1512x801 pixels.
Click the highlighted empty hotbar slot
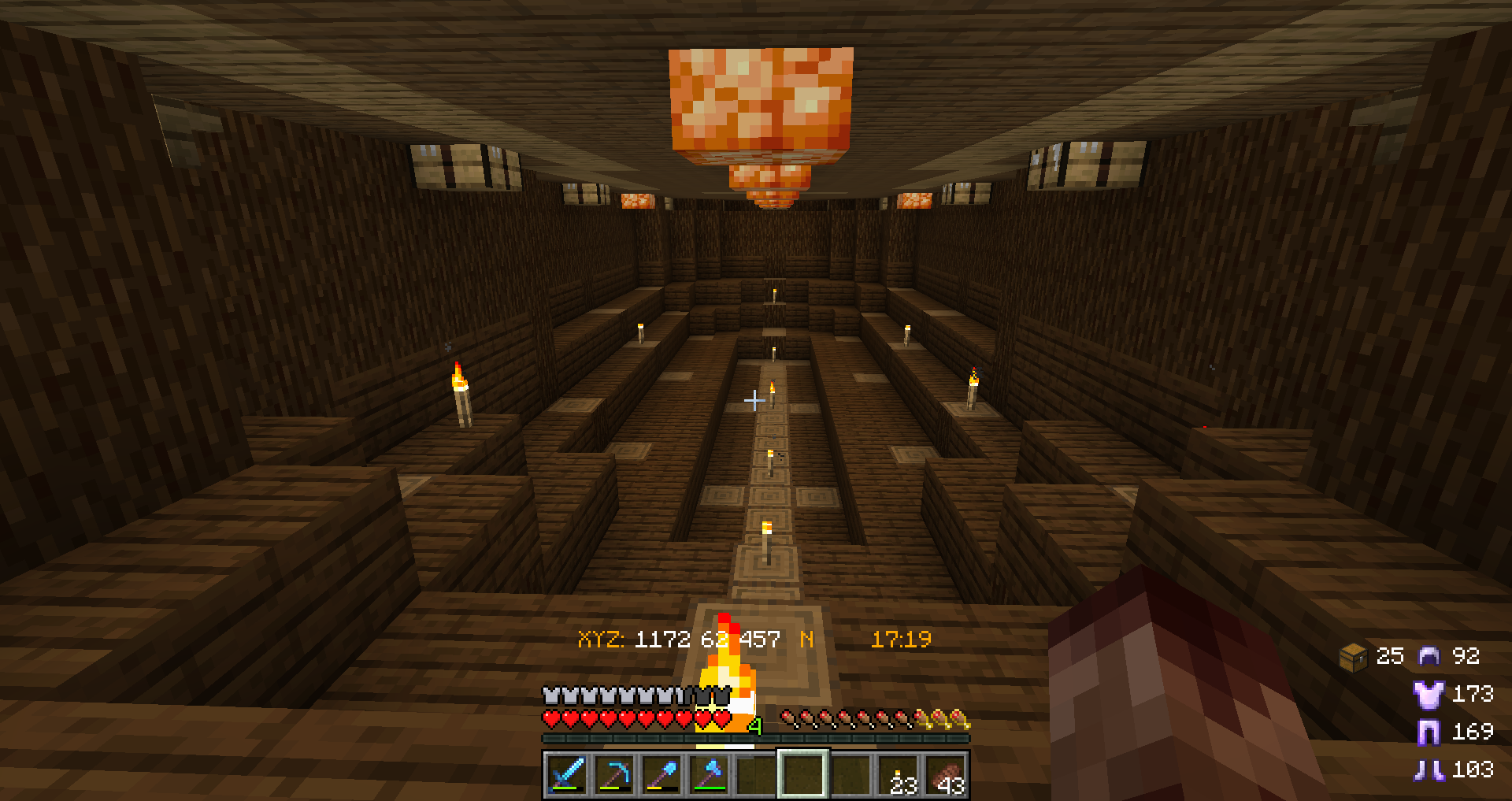[803, 774]
